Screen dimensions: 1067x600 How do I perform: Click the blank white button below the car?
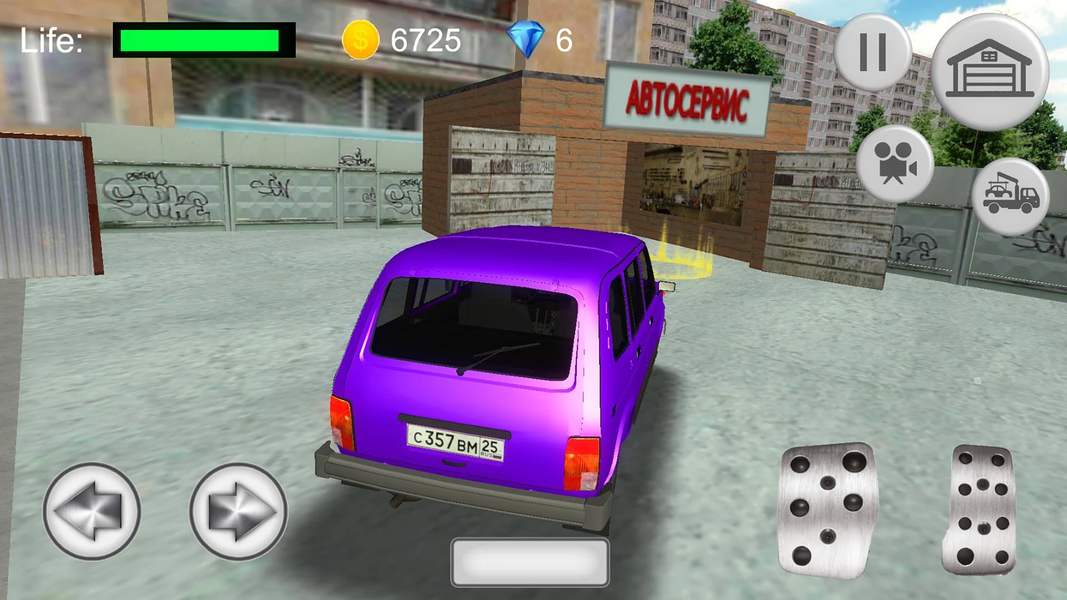pos(529,561)
